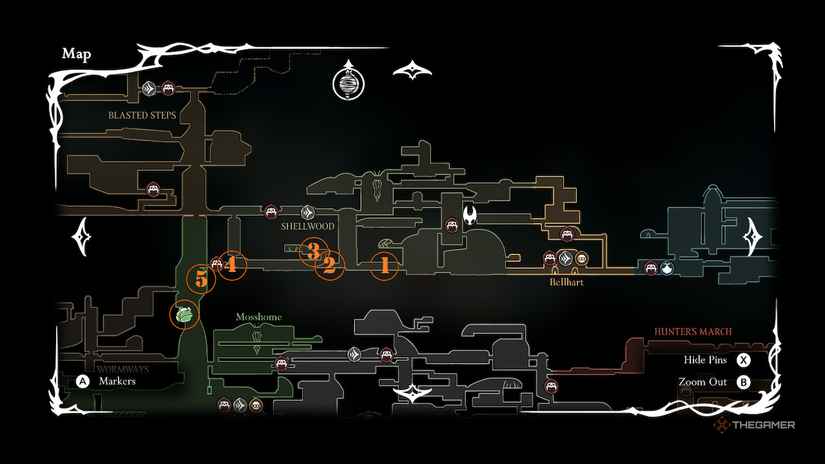Choose orange map marker number 4
Viewport: 825px width, 464px height.
click(x=231, y=264)
